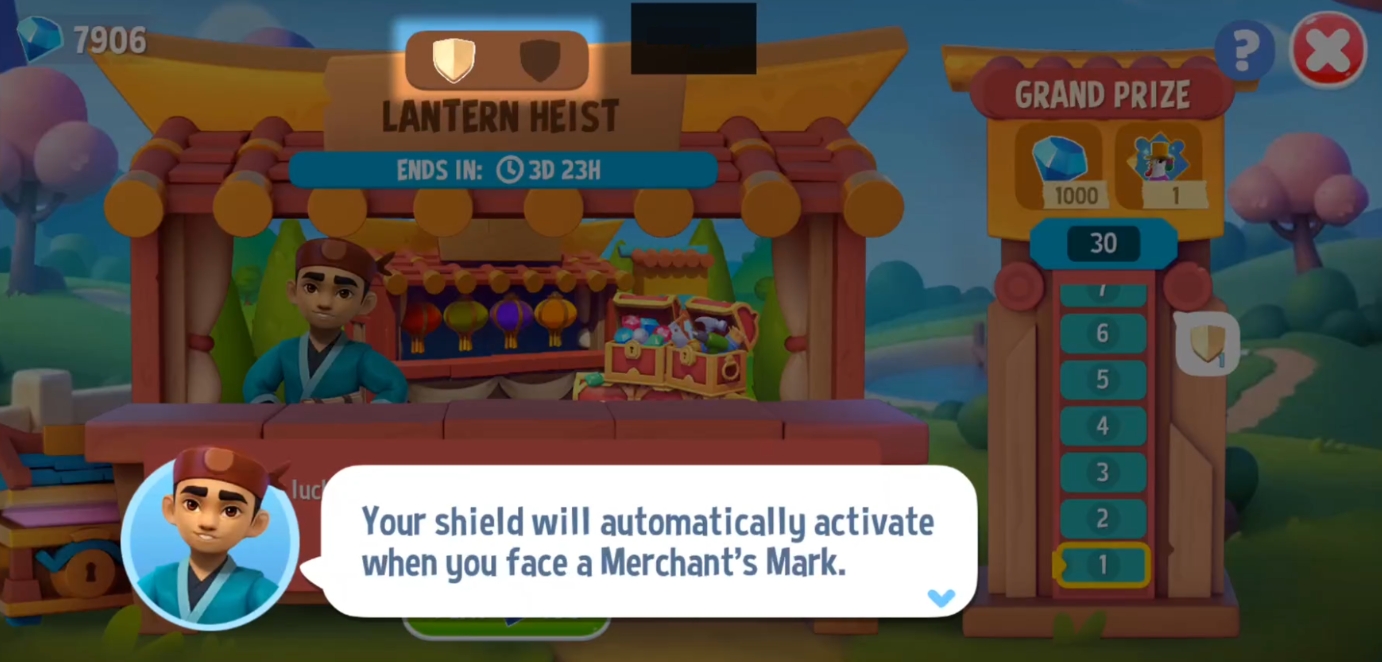Tap the shield icon beside the ladder
The height and width of the screenshot is (662, 1382).
pos(1207,345)
